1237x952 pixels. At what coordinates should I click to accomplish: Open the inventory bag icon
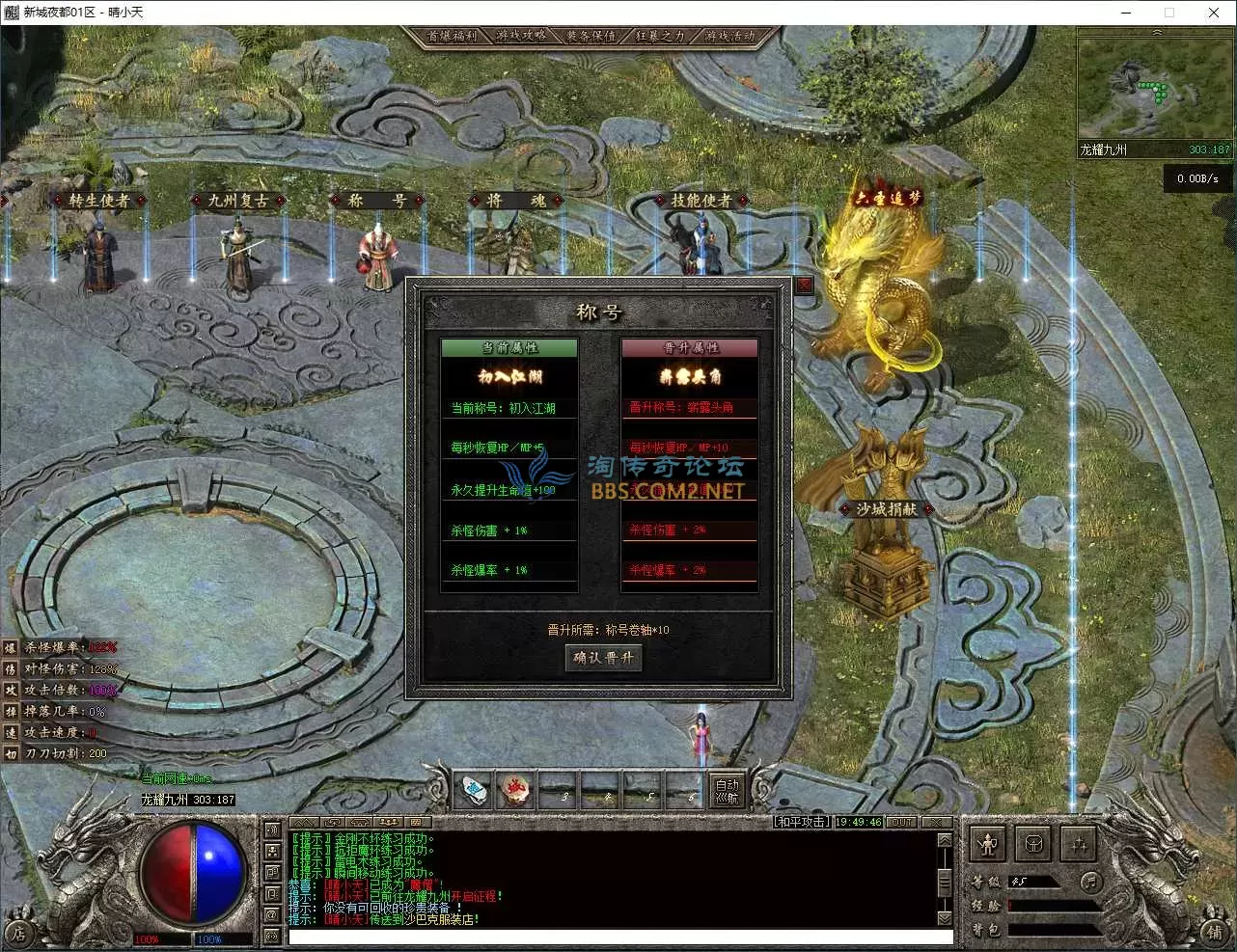pyautogui.click(x=1032, y=844)
